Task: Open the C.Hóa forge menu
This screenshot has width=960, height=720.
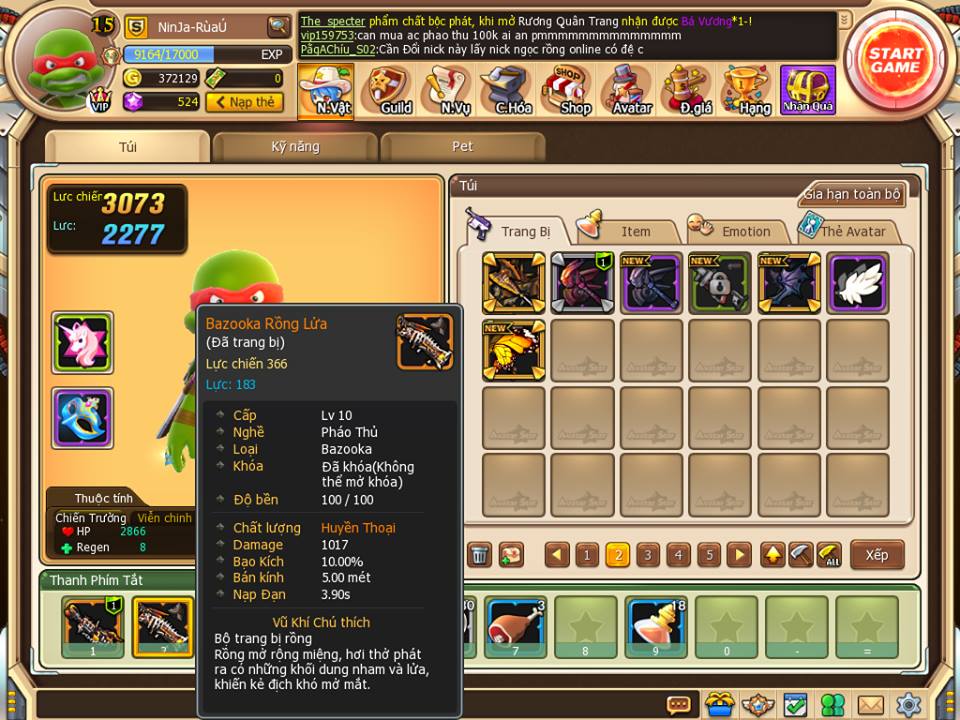Action: pyautogui.click(x=511, y=91)
